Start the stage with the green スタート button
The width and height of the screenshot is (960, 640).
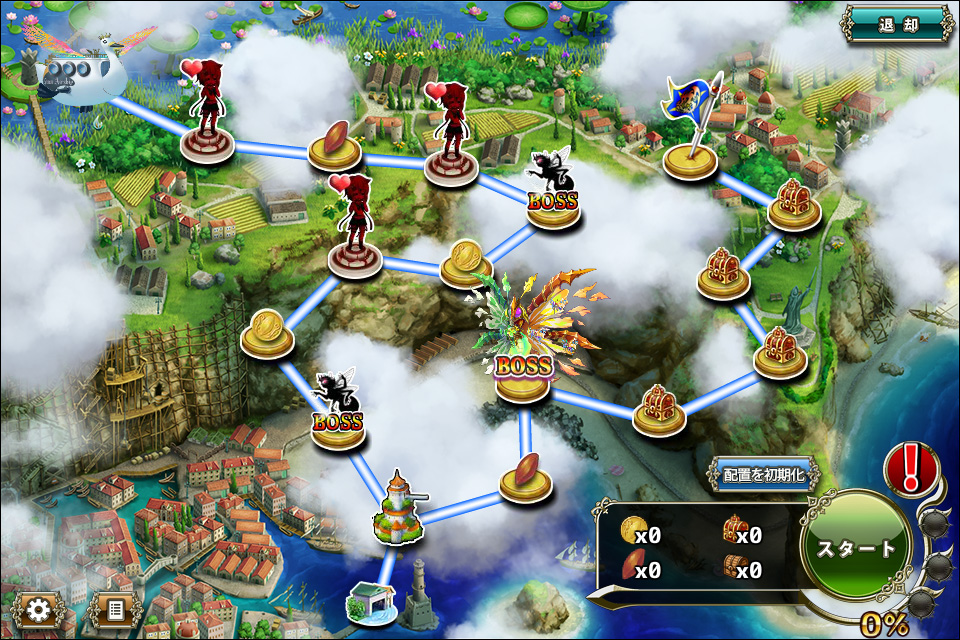pyautogui.click(x=857, y=549)
